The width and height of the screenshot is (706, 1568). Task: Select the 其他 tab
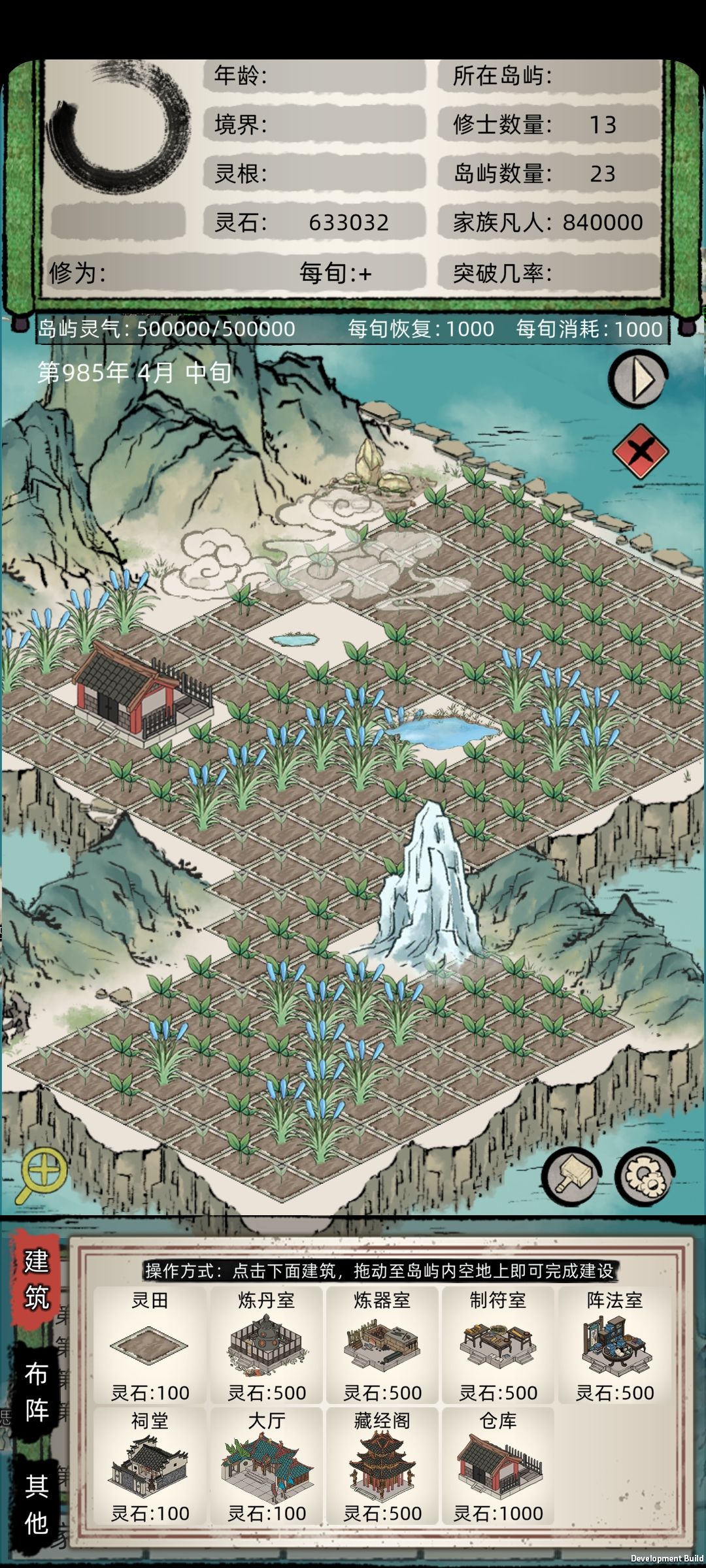tap(37, 1504)
